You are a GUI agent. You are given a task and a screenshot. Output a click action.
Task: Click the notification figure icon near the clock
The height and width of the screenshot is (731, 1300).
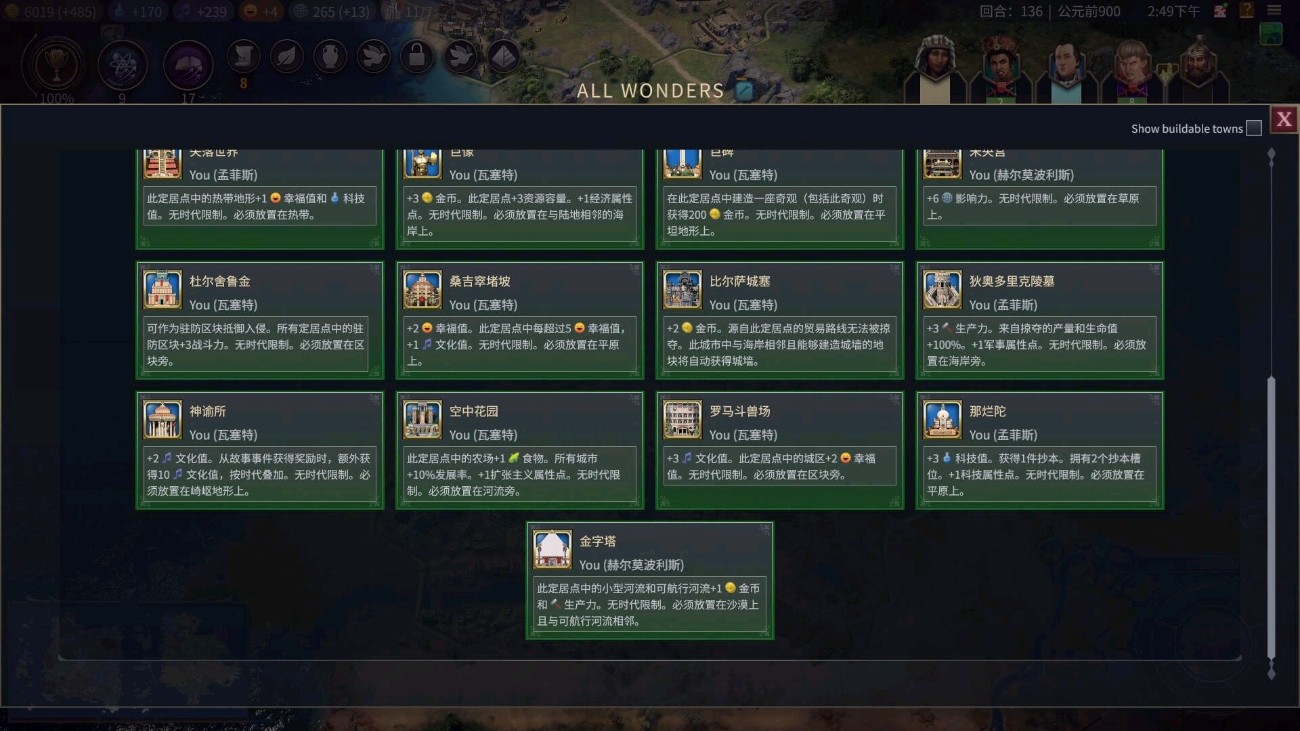(x=1220, y=12)
